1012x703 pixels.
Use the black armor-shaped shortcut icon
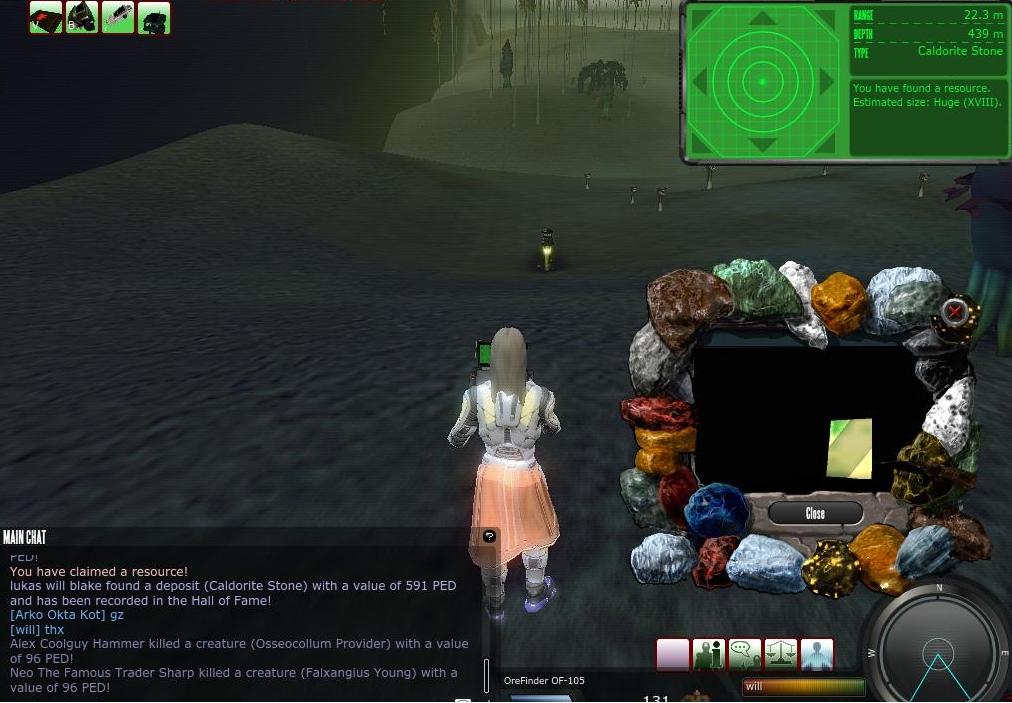coord(82,17)
